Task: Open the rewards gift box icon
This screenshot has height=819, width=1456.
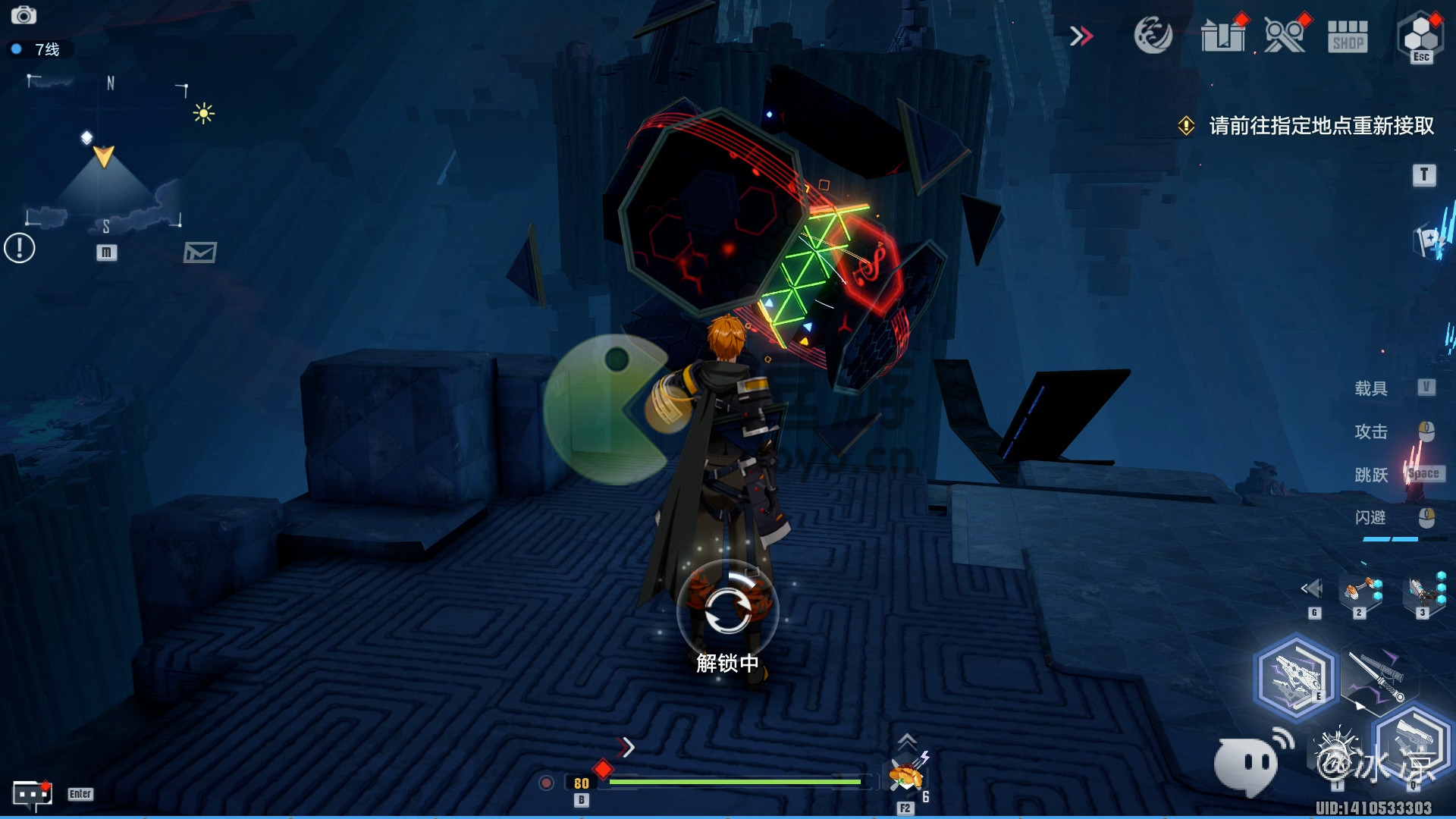Action: point(1222,36)
